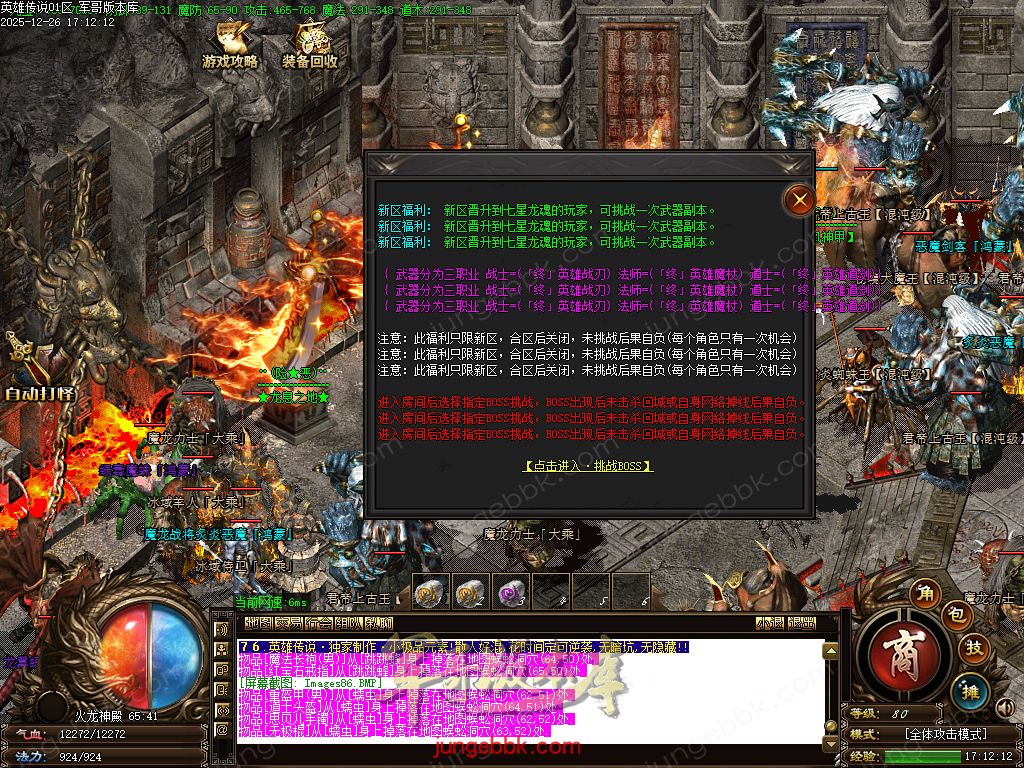Open the 角 character panel
The height and width of the screenshot is (768, 1024).
[x=927, y=595]
